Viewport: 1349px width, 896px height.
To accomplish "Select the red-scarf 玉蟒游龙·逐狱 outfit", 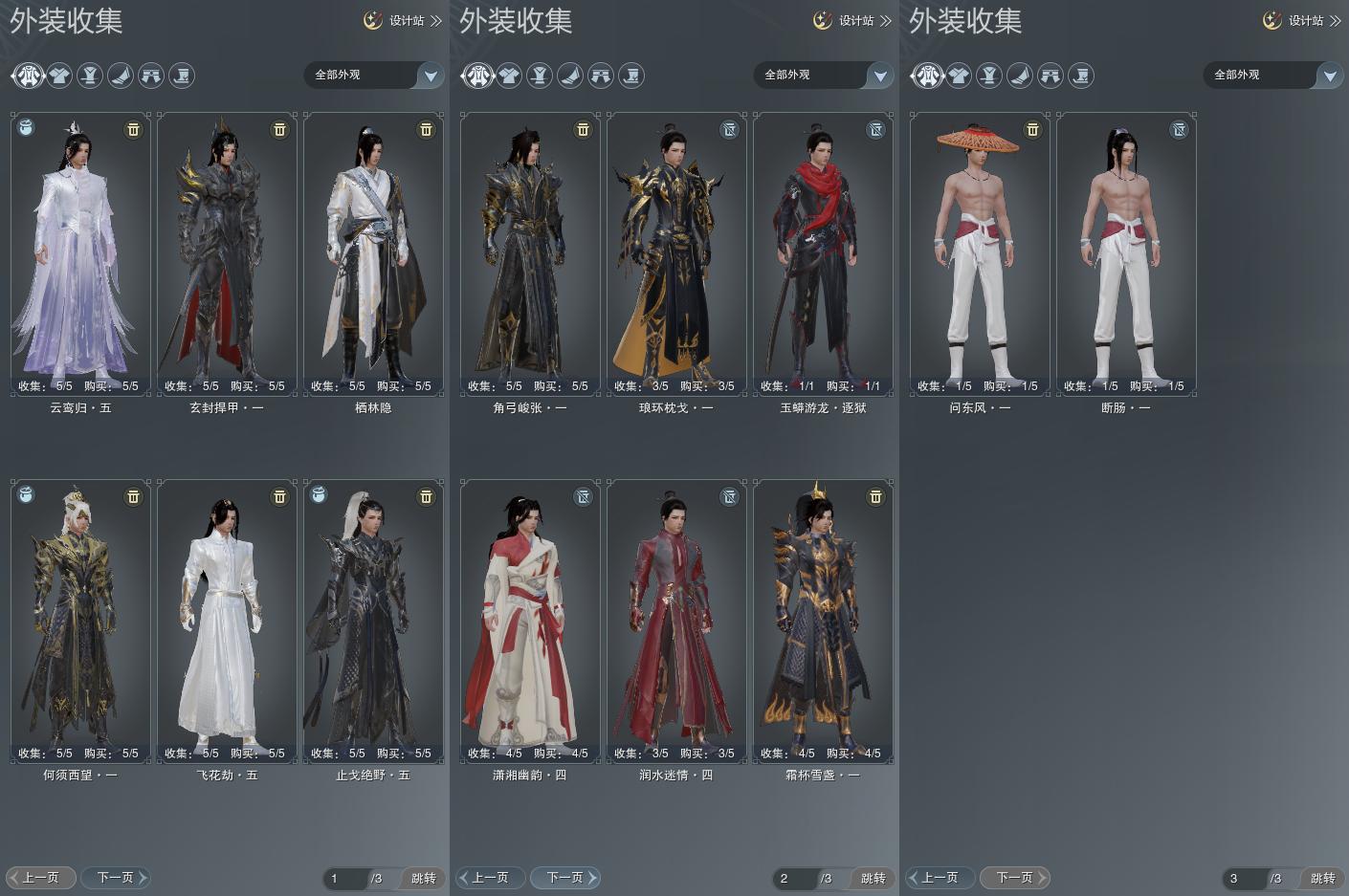I will click(x=823, y=253).
